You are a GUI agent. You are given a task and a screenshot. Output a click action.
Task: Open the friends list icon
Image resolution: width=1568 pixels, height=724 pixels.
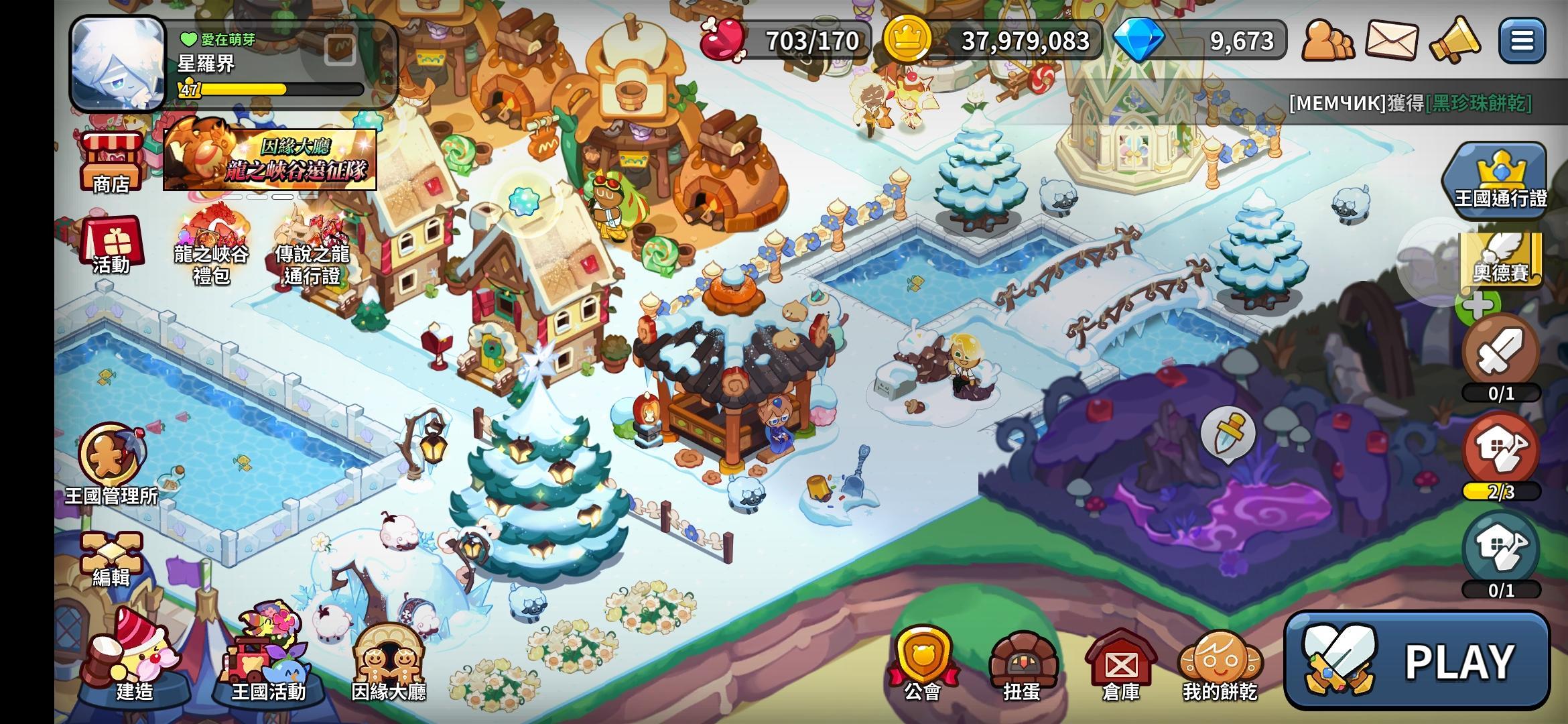pyautogui.click(x=1327, y=41)
